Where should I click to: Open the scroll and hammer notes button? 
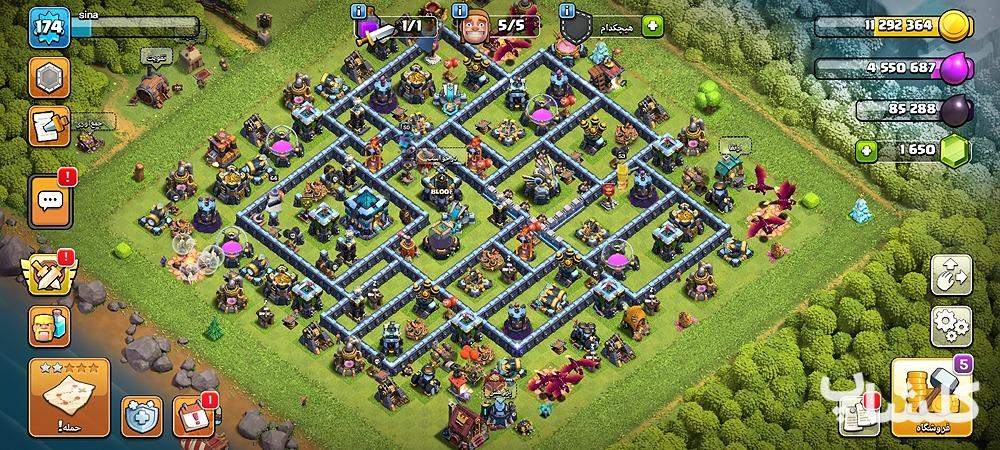tap(48, 126)
